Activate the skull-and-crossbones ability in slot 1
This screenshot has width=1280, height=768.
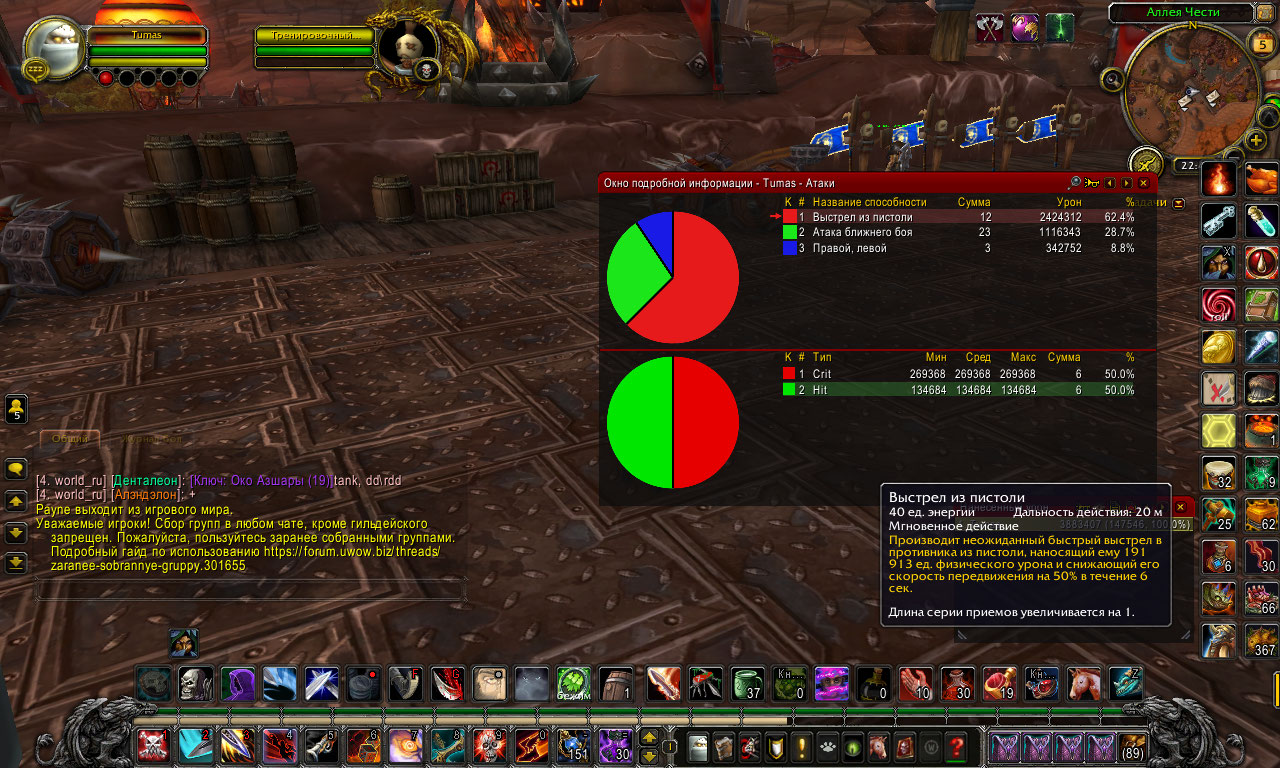click(x=153, y=746)
